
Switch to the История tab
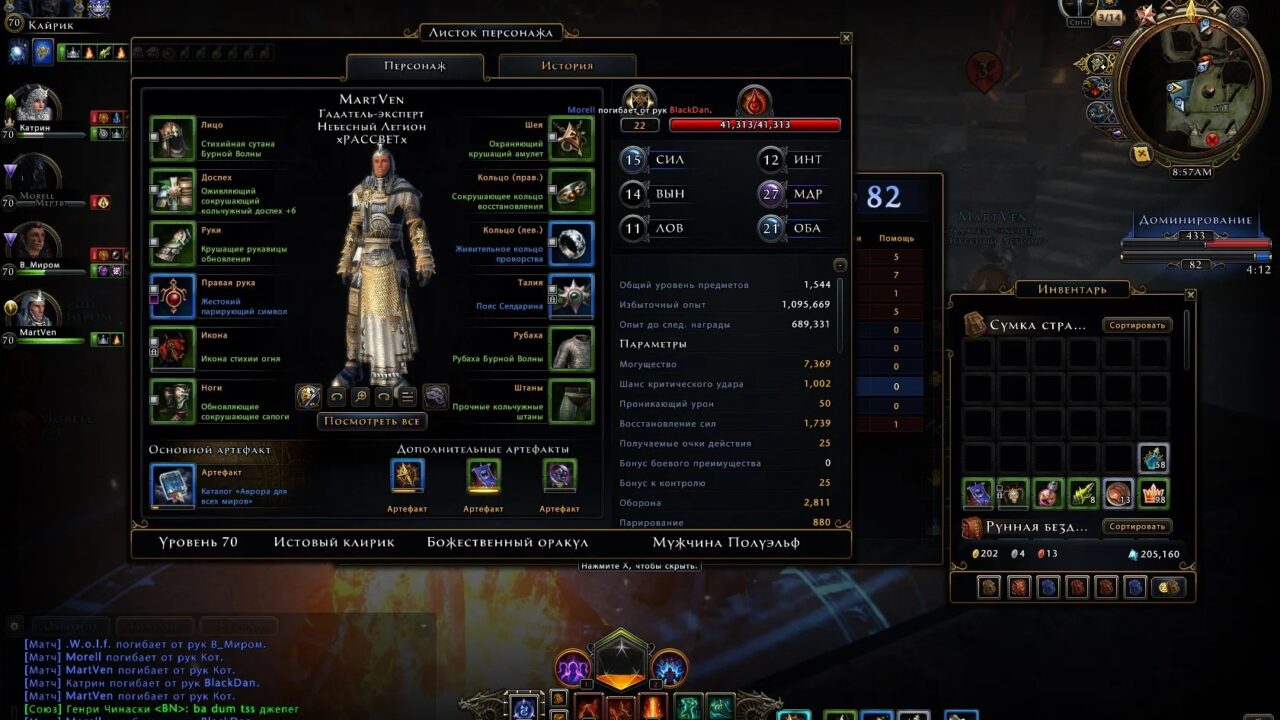[x=567, y=66]
